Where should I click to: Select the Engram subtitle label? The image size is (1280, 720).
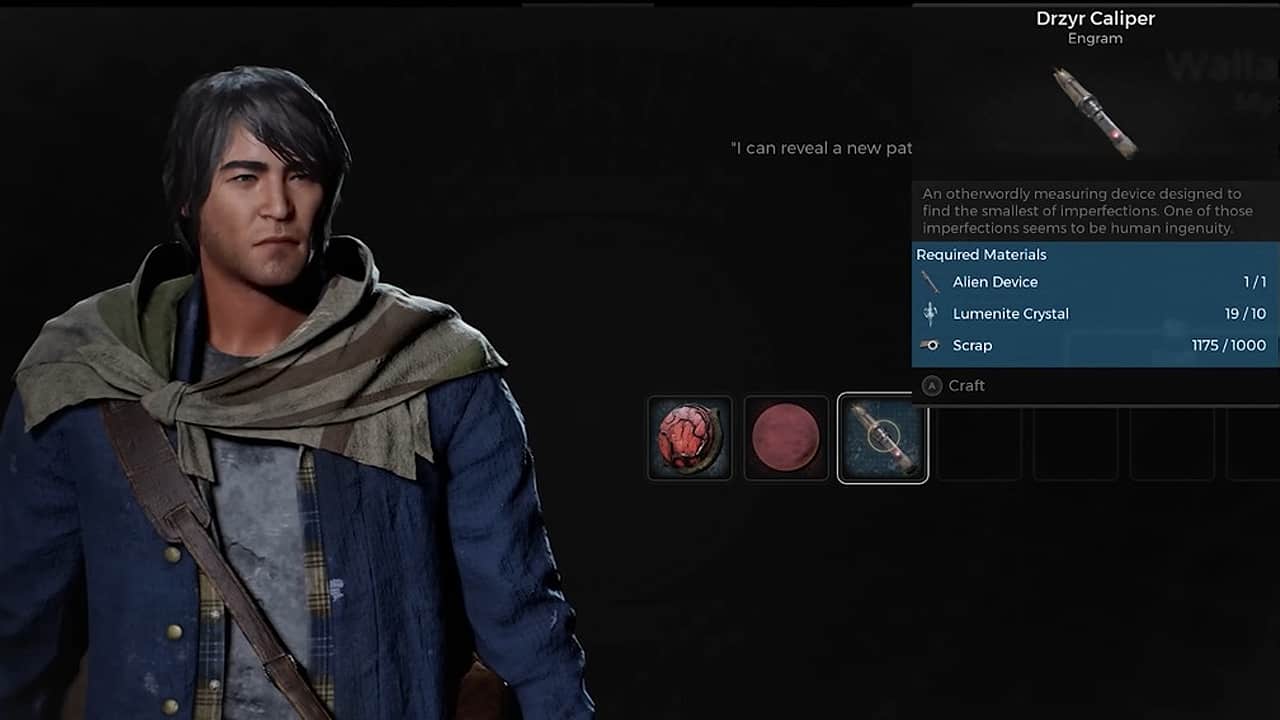coord(1095,38)
